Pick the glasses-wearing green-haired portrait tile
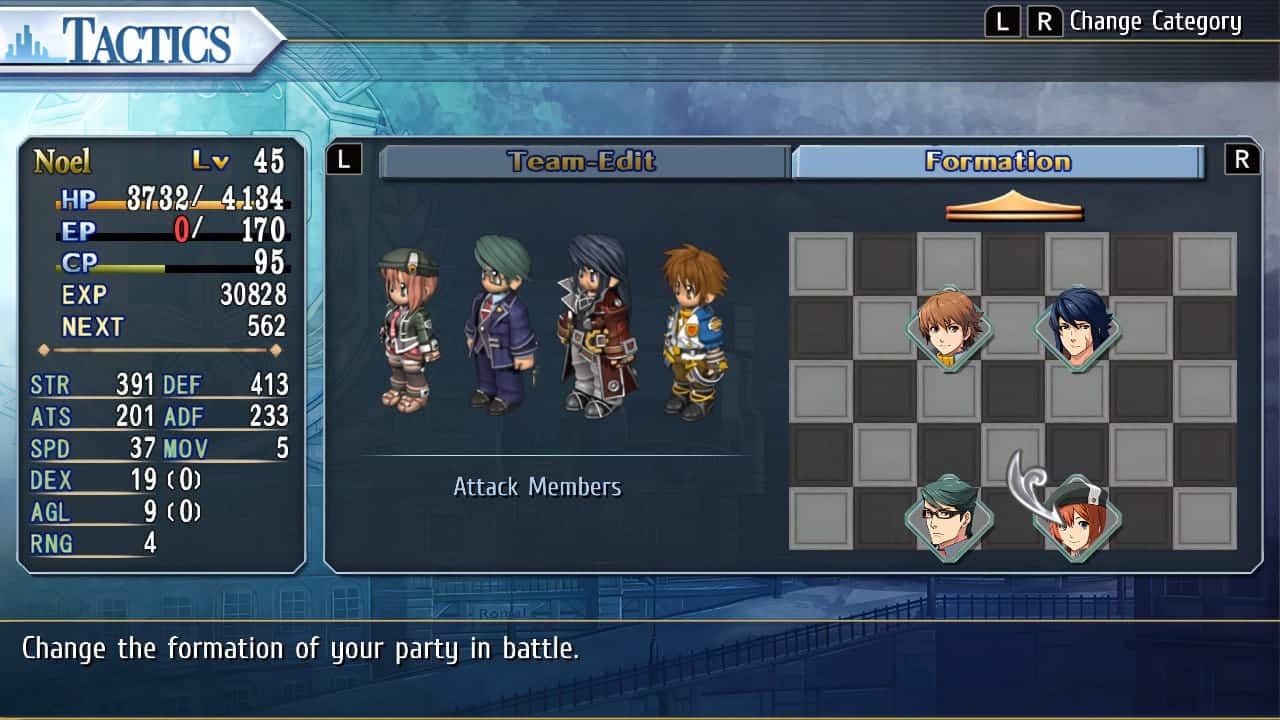Screen dimensions: 1280x720 tap(949, 519)
